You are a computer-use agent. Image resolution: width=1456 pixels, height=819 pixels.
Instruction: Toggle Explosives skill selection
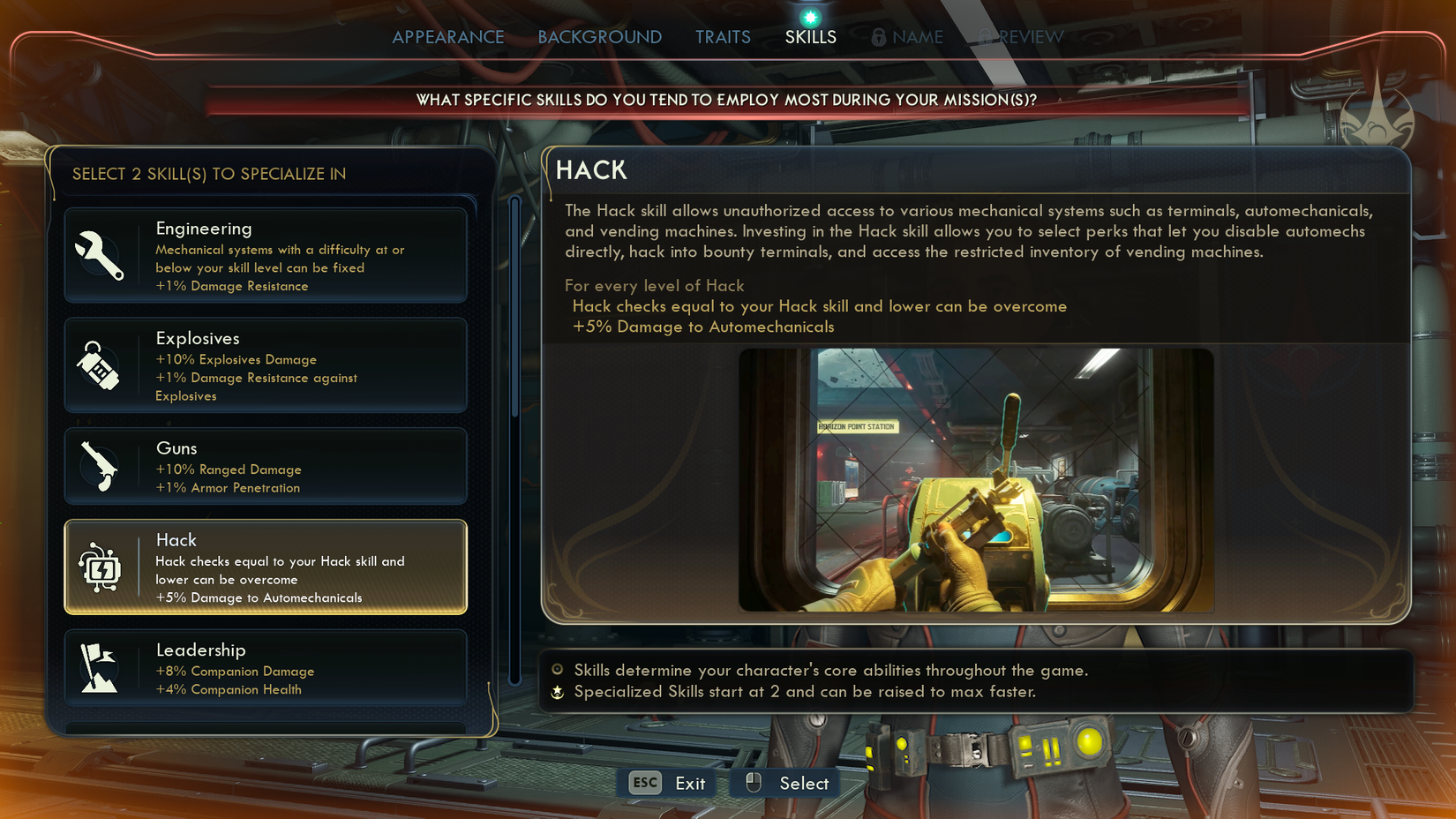(265, 364)
